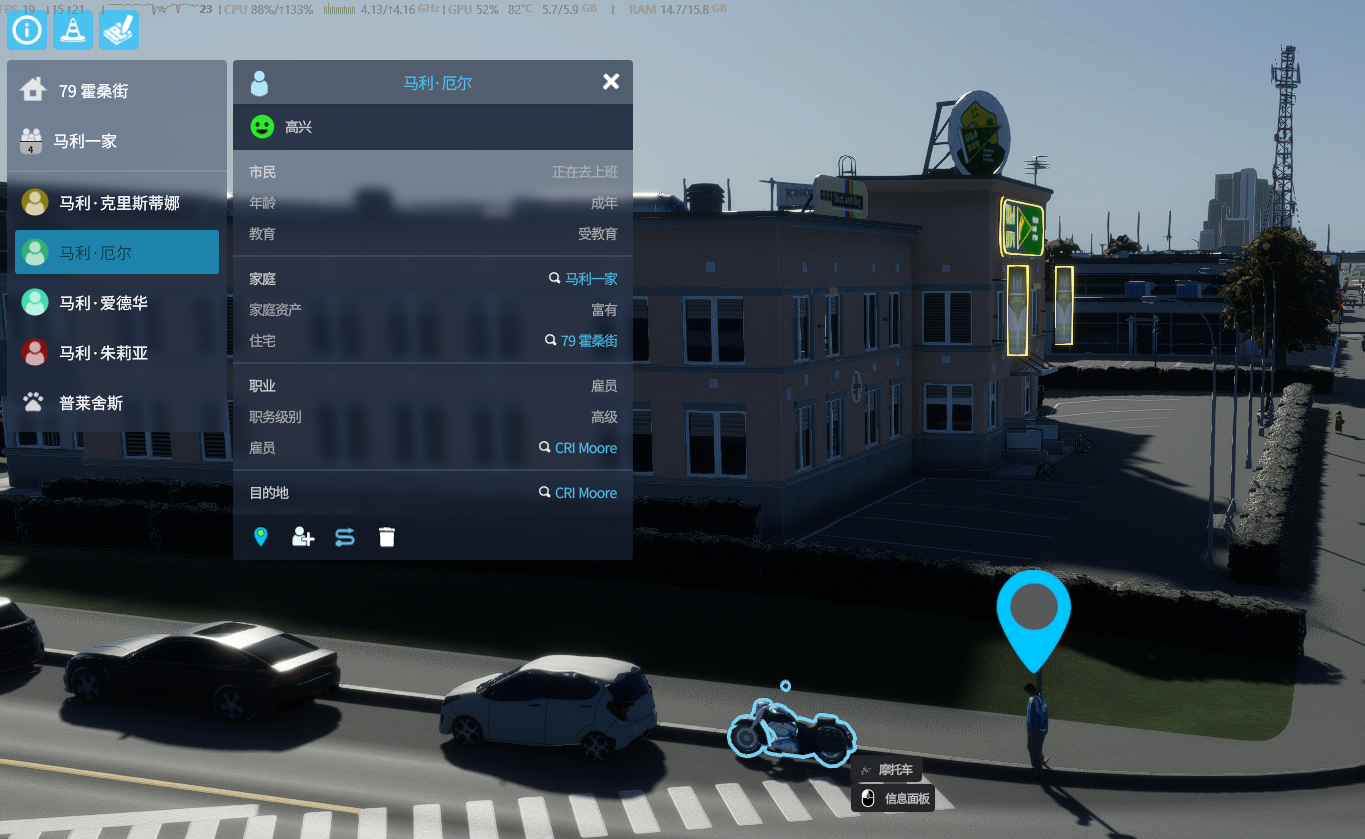1365x839 pixels.
Task: Jump to residence link 79 霍桑街
Action: pos(588,341)
